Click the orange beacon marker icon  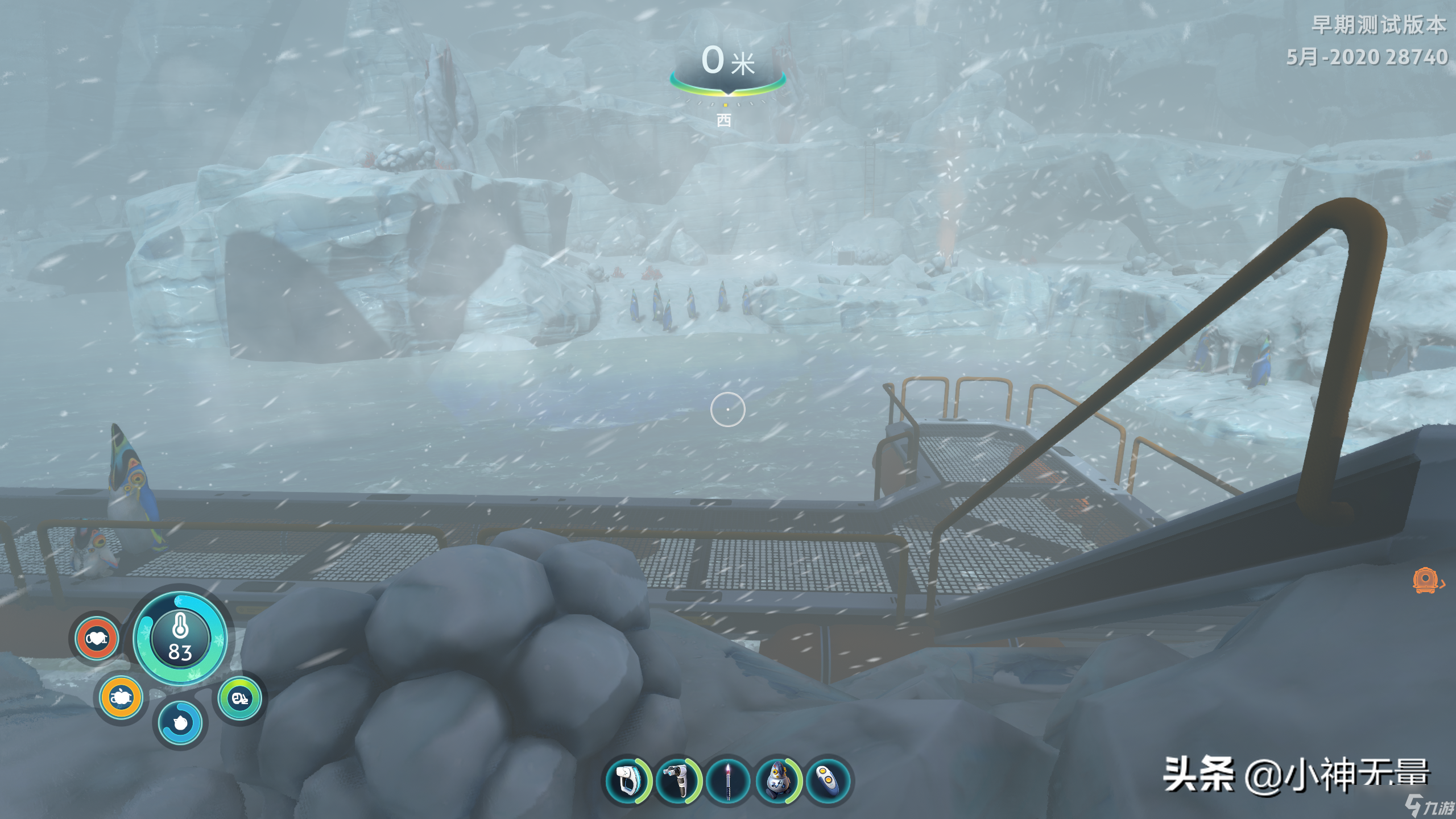point(1426,581)
